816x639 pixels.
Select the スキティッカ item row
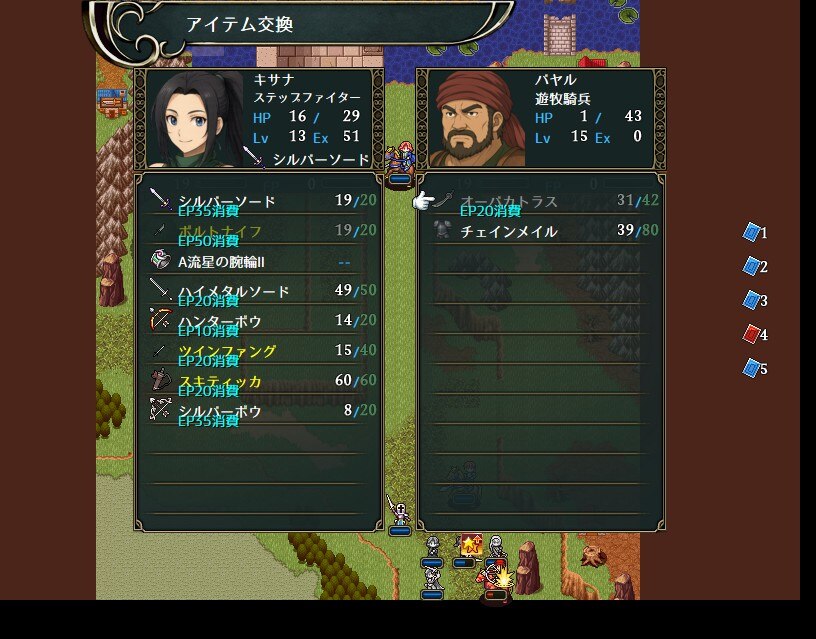(260, 381)
